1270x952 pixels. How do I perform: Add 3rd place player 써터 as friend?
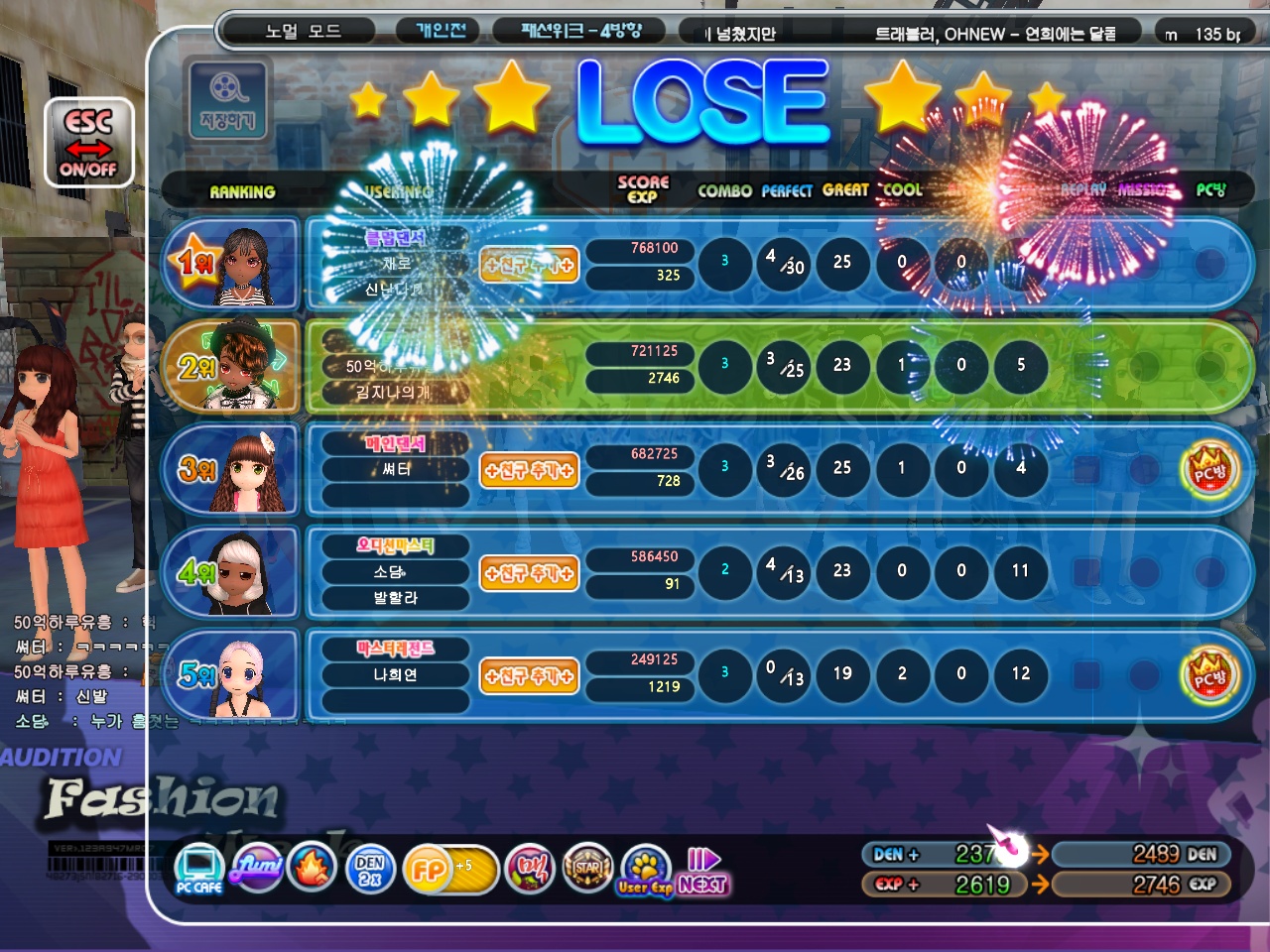click(x=529, y=470)
